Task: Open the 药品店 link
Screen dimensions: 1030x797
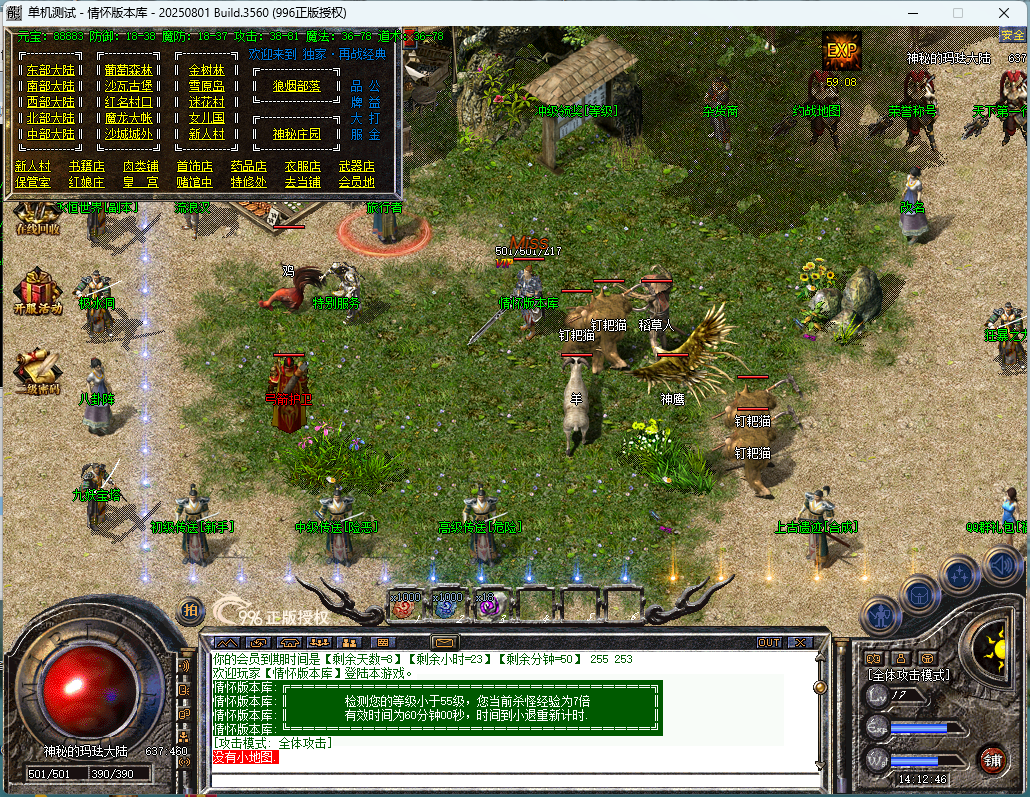Action: [x=248, y=166]
